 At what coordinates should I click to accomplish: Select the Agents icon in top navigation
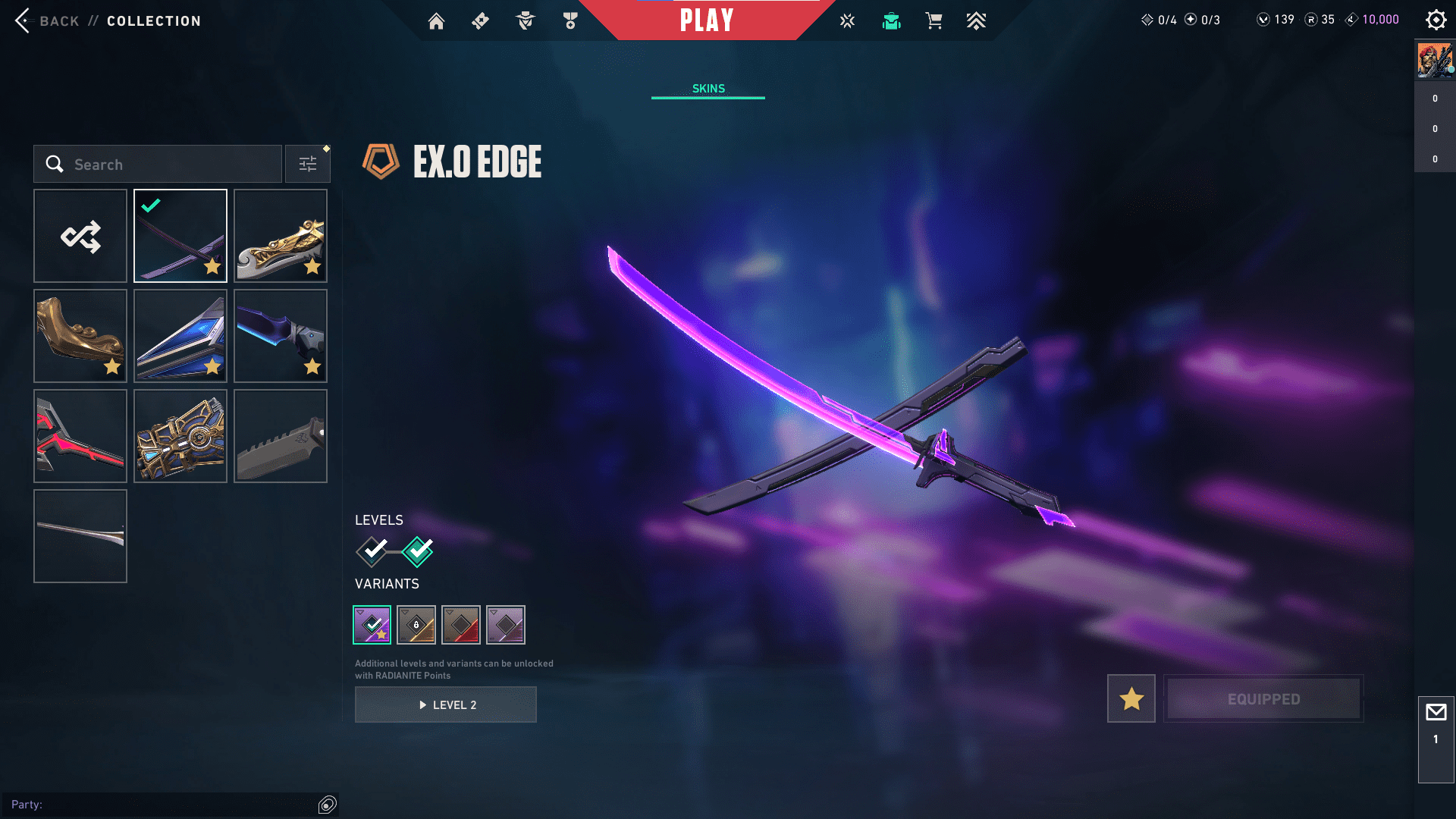pos(524,20)
